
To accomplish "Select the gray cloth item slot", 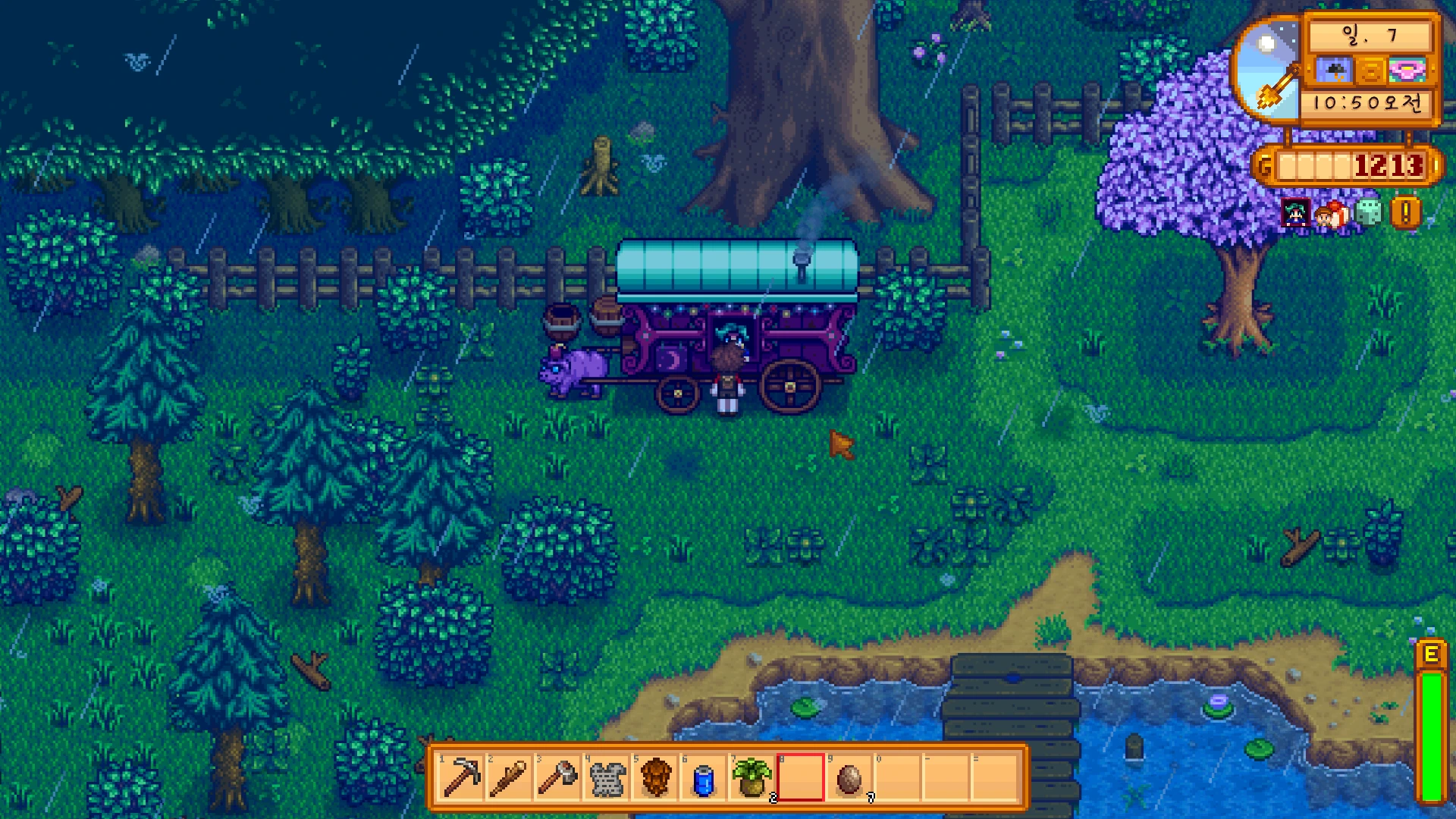I will [x=607, y=777].
